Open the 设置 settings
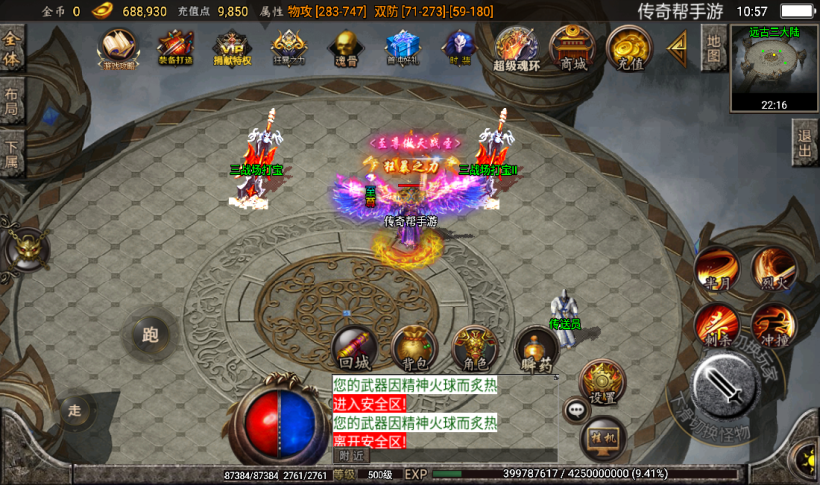The width and height of the screenshot is (820, 485). click(x=603, y=382)
